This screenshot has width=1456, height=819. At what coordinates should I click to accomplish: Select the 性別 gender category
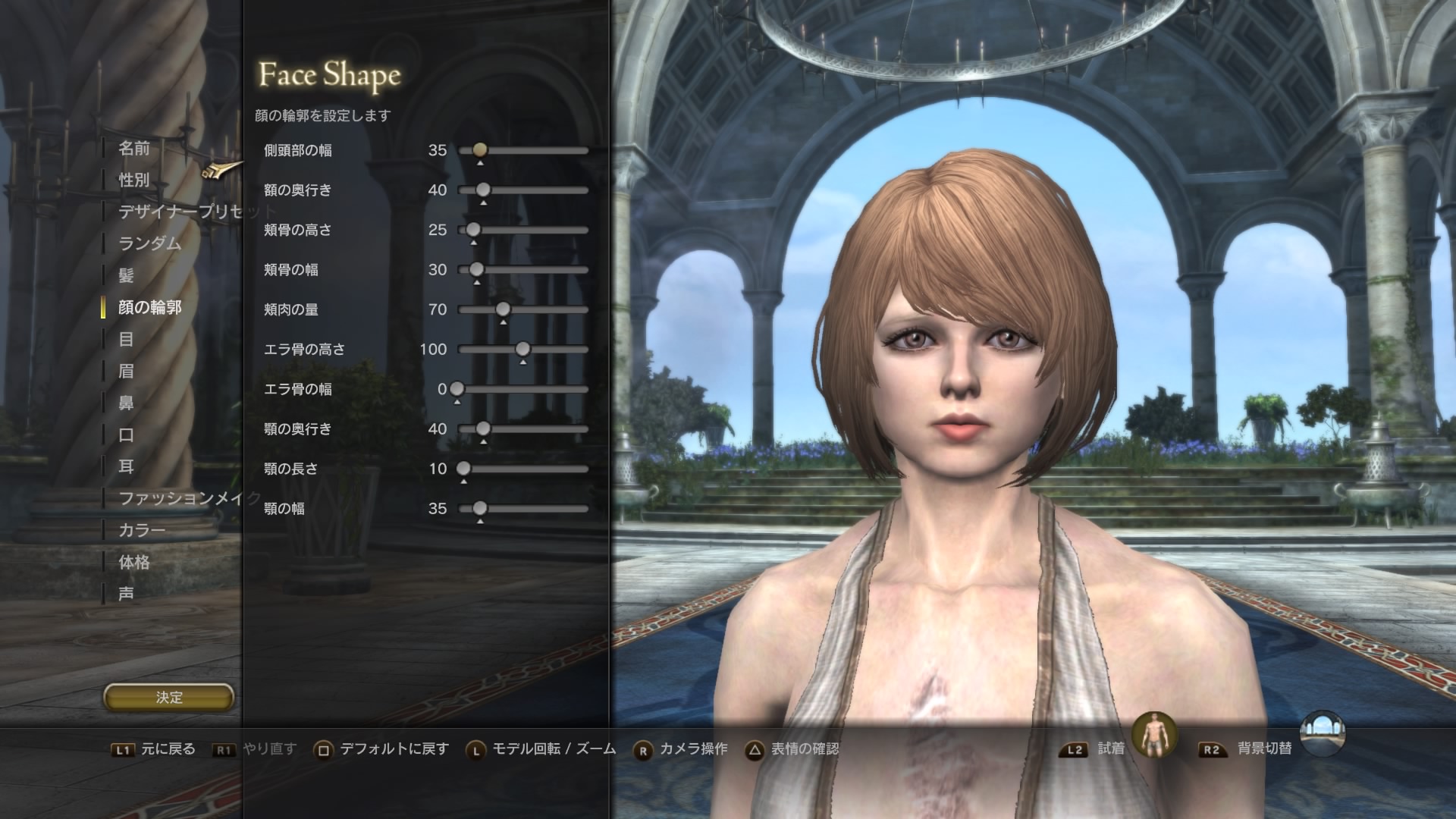pyautogui.click(x=134, y=180)
